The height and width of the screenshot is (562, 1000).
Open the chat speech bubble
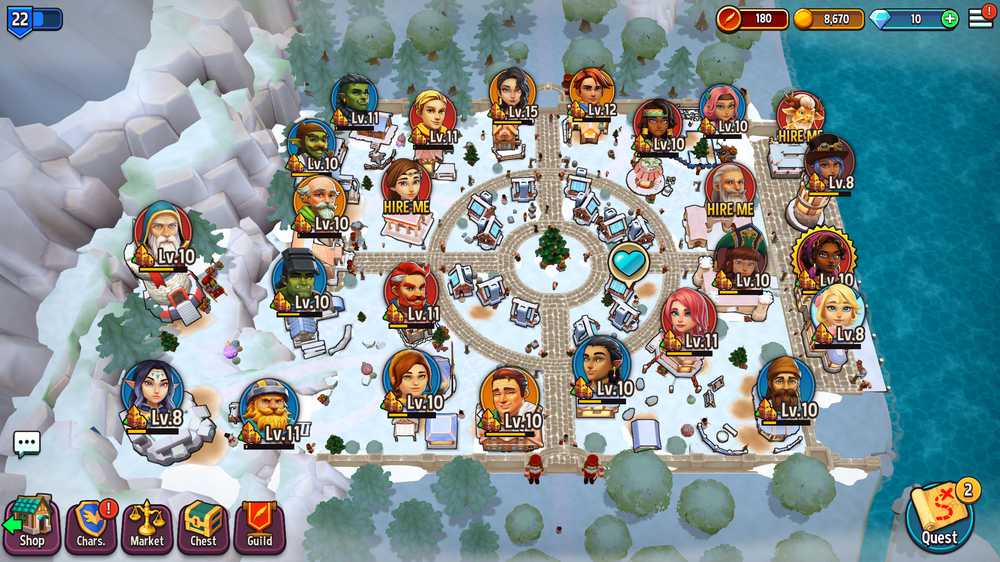pos(27,443)
